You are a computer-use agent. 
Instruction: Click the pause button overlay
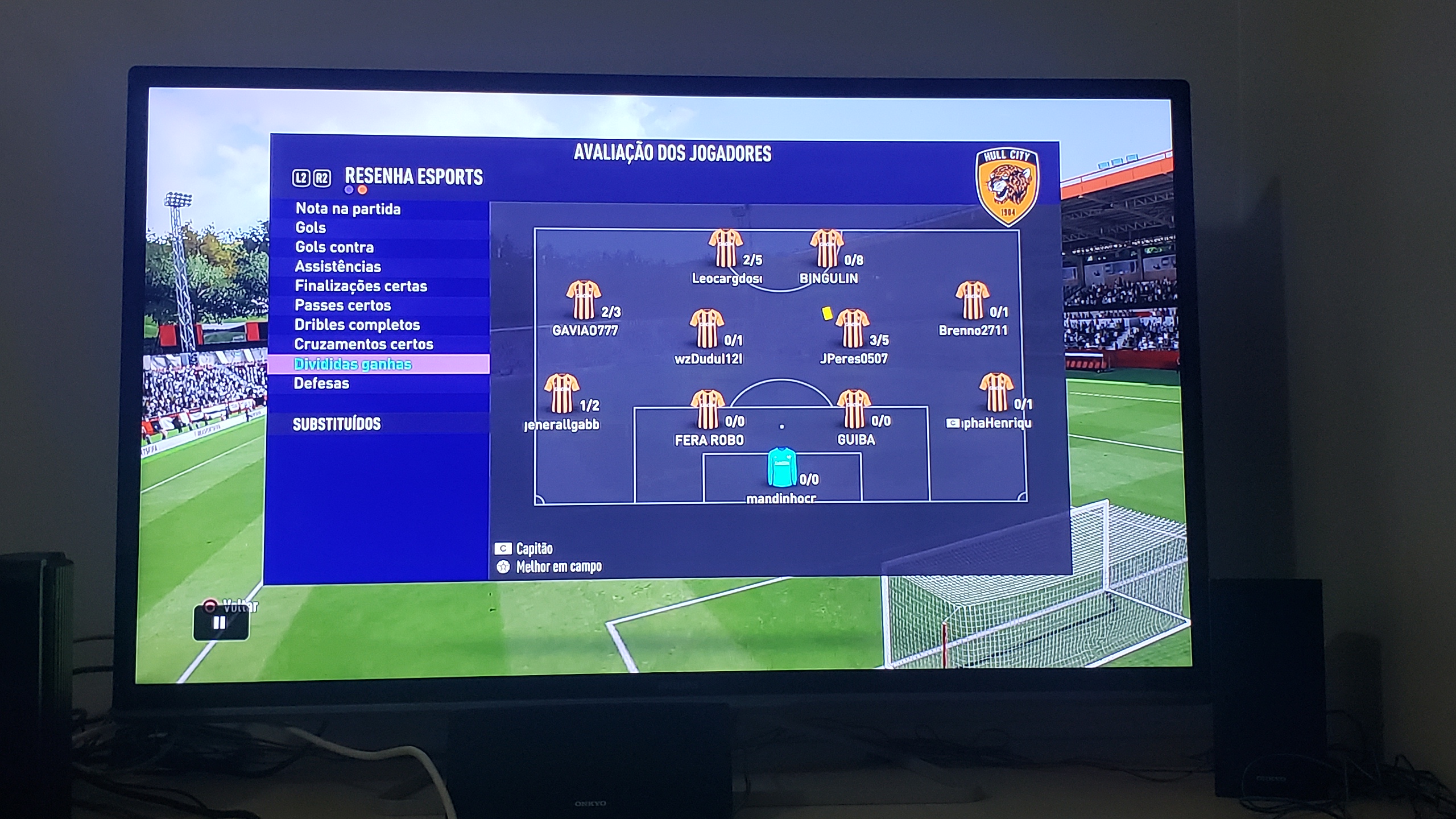[220, 623]
